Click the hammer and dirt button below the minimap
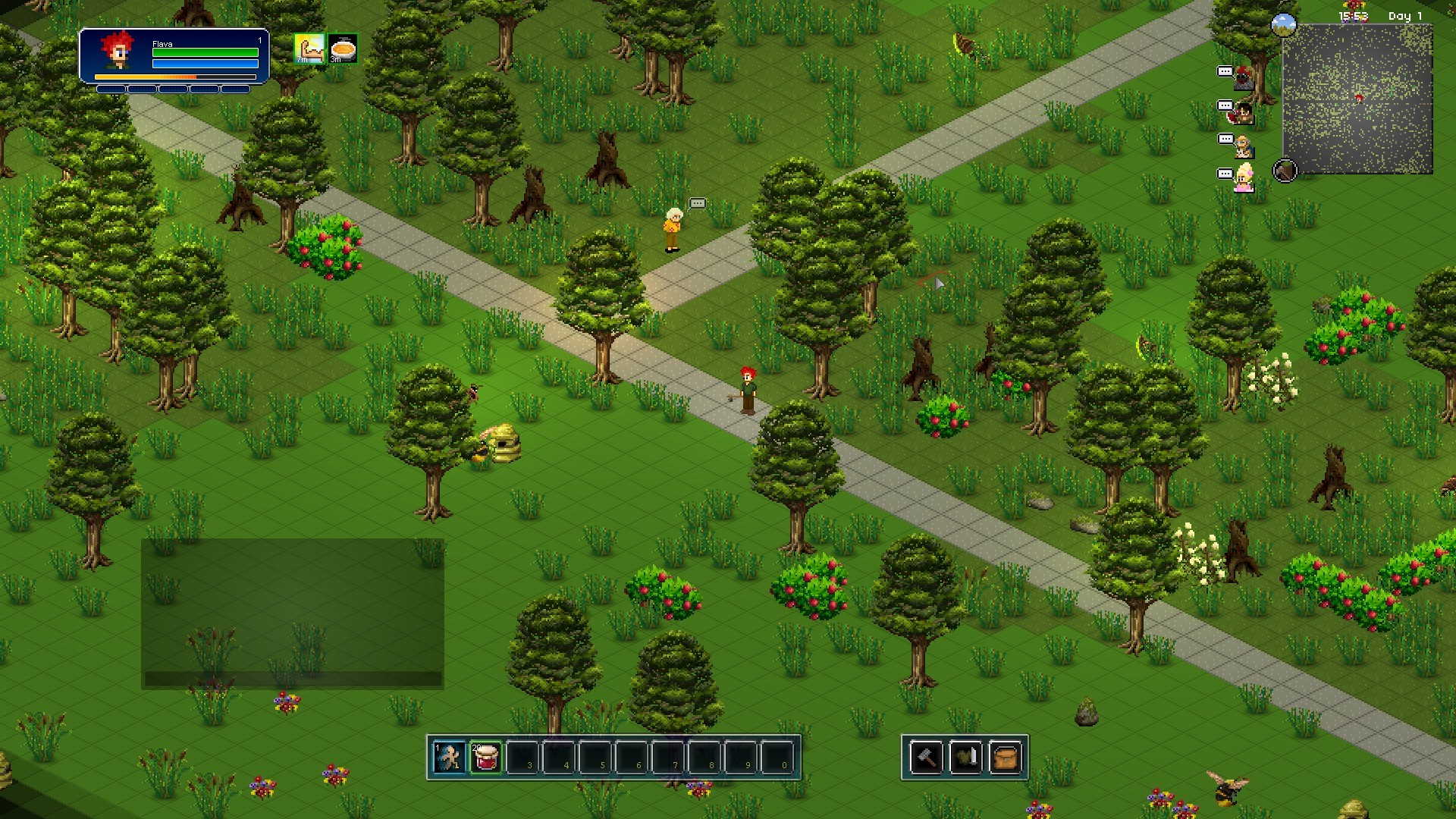 pos(1285,171)
